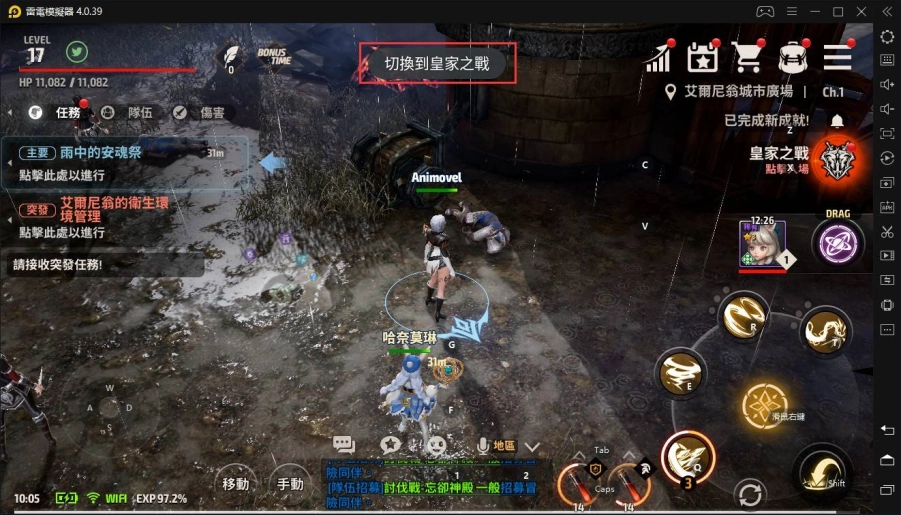The image size is (901, 515).
Task: Toggle the 手動 manual combat button
Action: [290, 483]
